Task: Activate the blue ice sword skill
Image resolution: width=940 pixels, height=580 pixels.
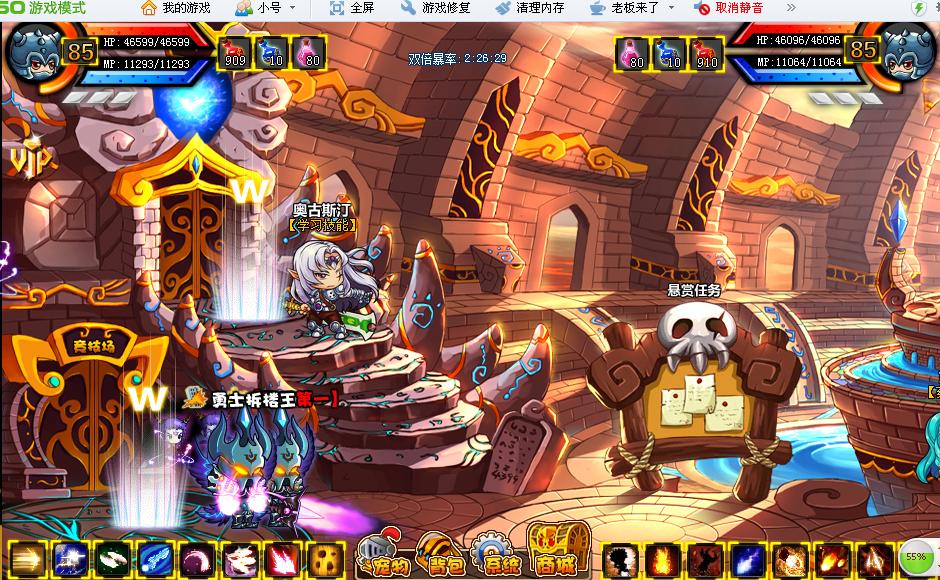Action: (154, 559)
